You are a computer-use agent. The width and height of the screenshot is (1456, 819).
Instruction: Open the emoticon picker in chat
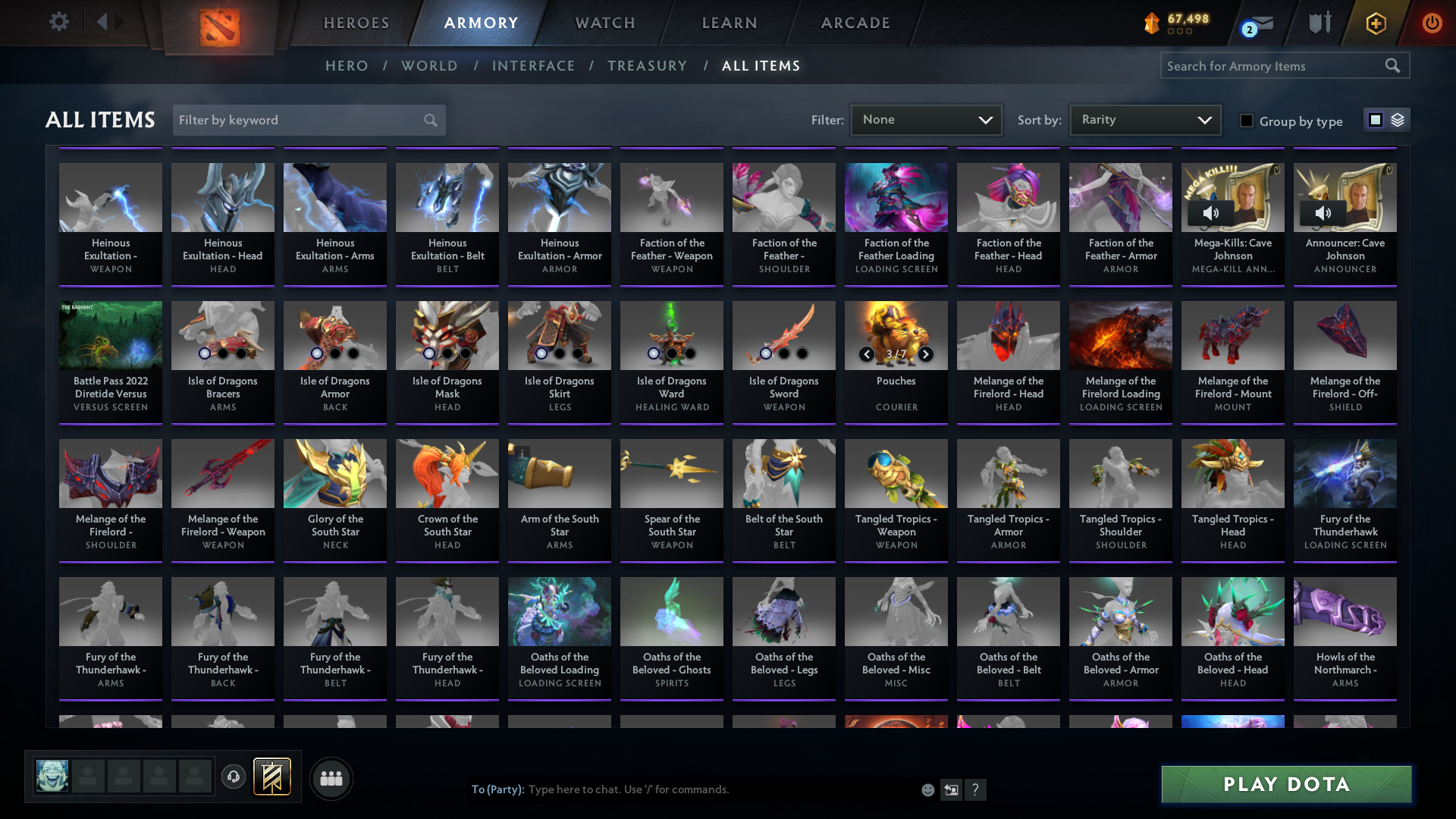(927, 789)
